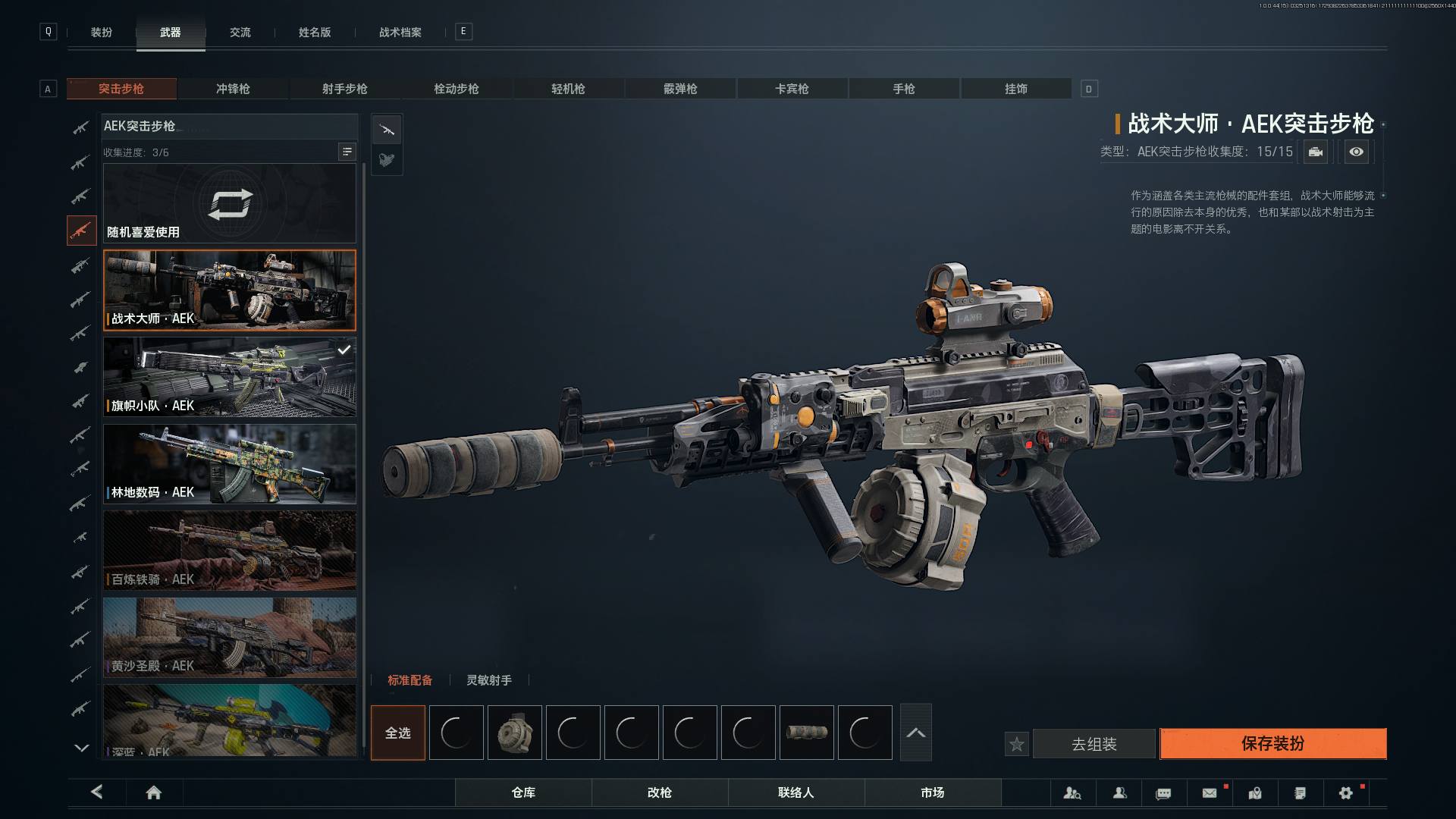Save outfit with 保存装扮 button
Screen dimensions: 1456x819
pos(1272,744)
